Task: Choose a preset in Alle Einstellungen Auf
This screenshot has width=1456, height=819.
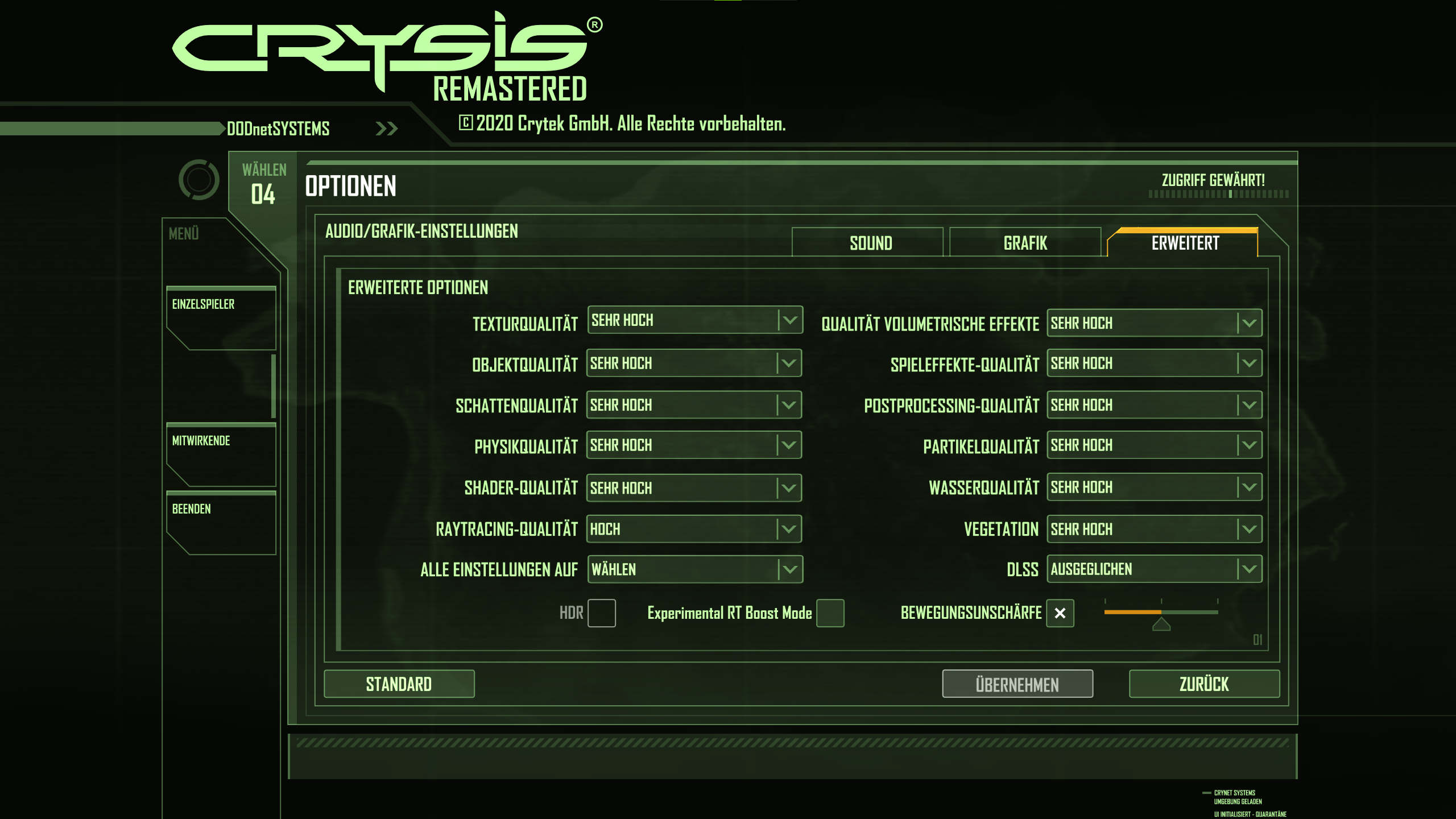Action: 694,569
